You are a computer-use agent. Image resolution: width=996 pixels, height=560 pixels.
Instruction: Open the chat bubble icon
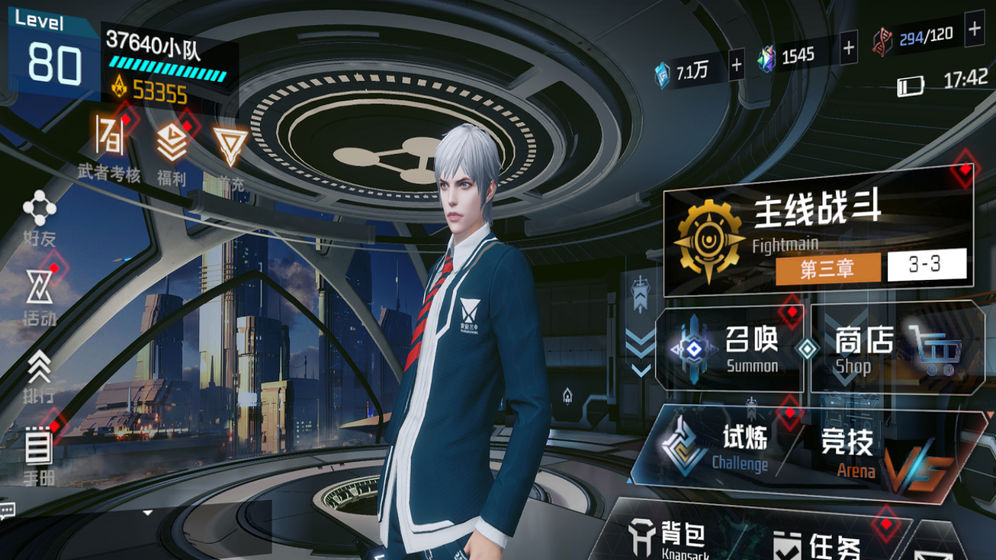[x=8, y=510]
